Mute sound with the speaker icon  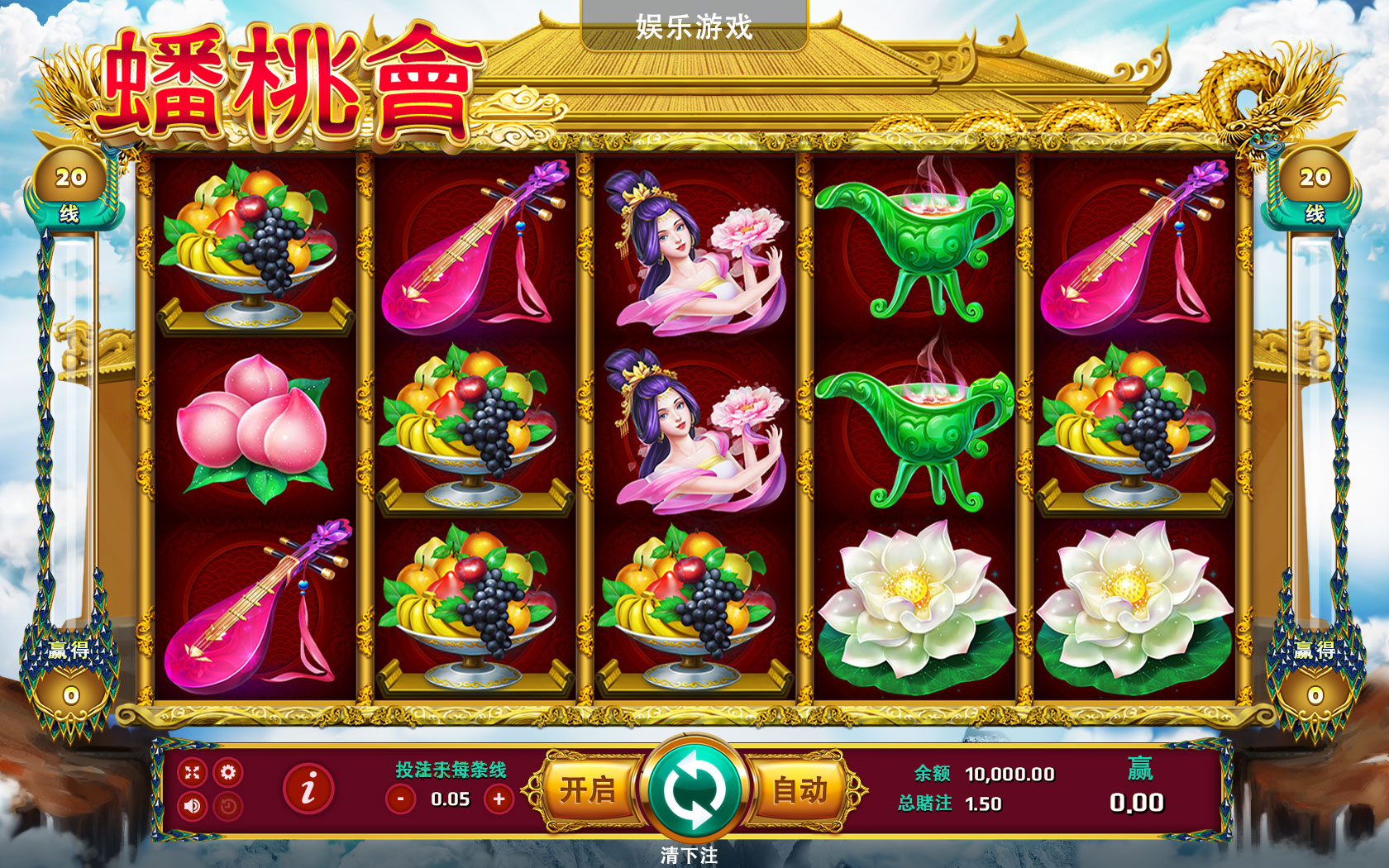193,805
